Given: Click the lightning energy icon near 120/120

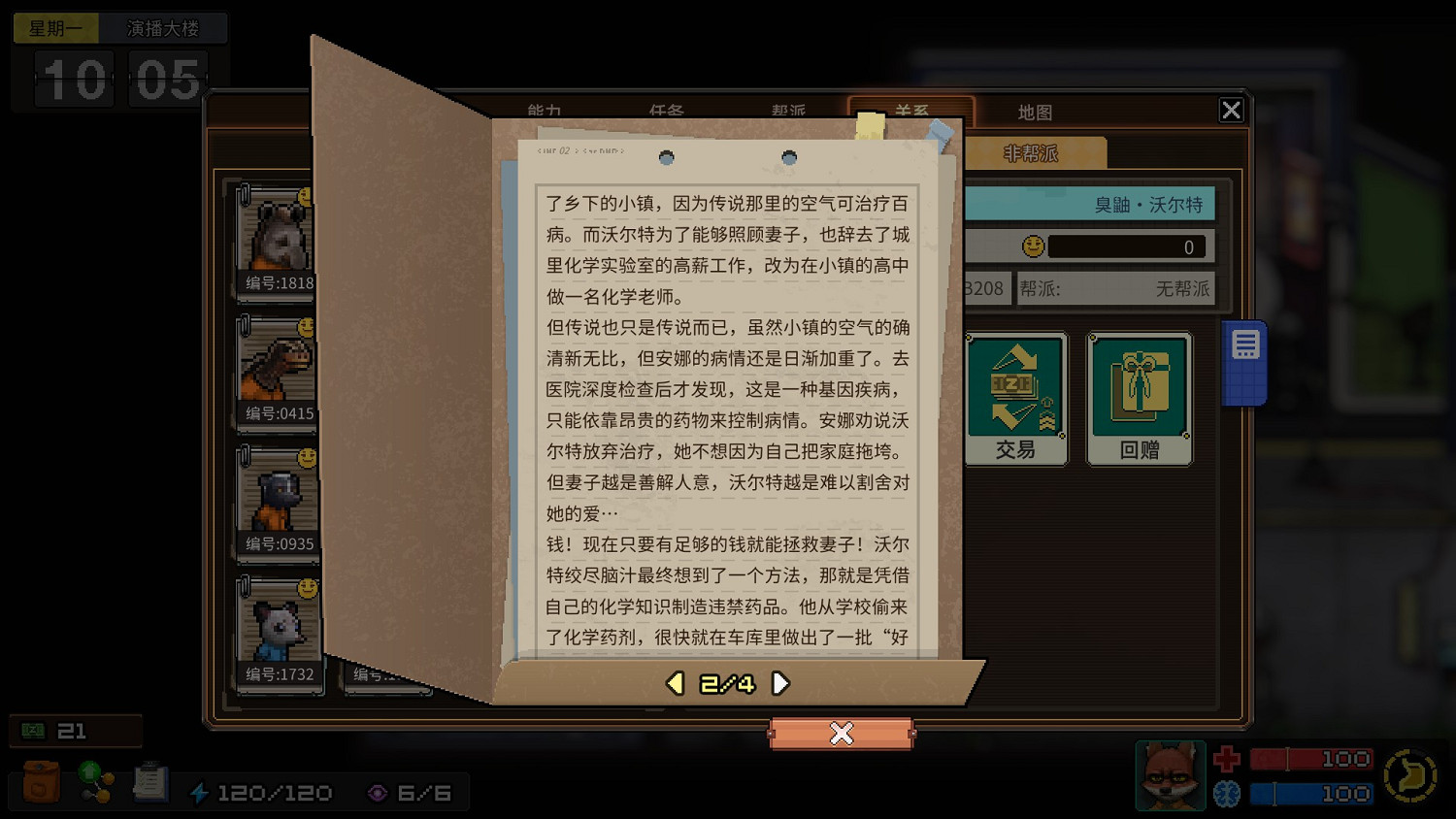Looking at the screenshot, I should [x=201, y=792].
